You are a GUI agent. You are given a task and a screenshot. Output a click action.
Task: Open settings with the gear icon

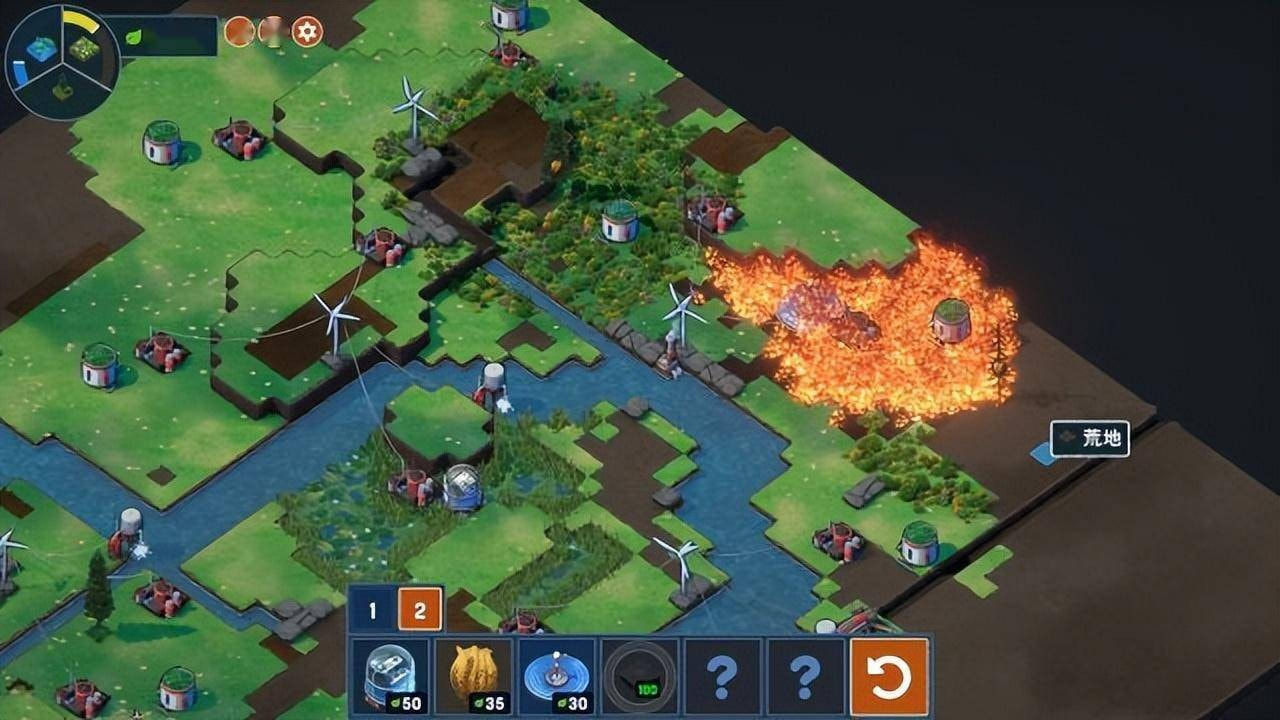(x=307, y=32)
